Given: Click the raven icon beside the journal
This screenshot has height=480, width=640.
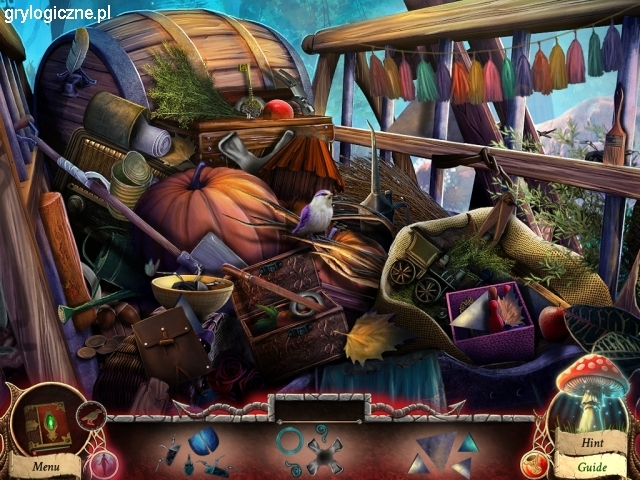Looking at the screenshot, I should (x=92, y=415).
